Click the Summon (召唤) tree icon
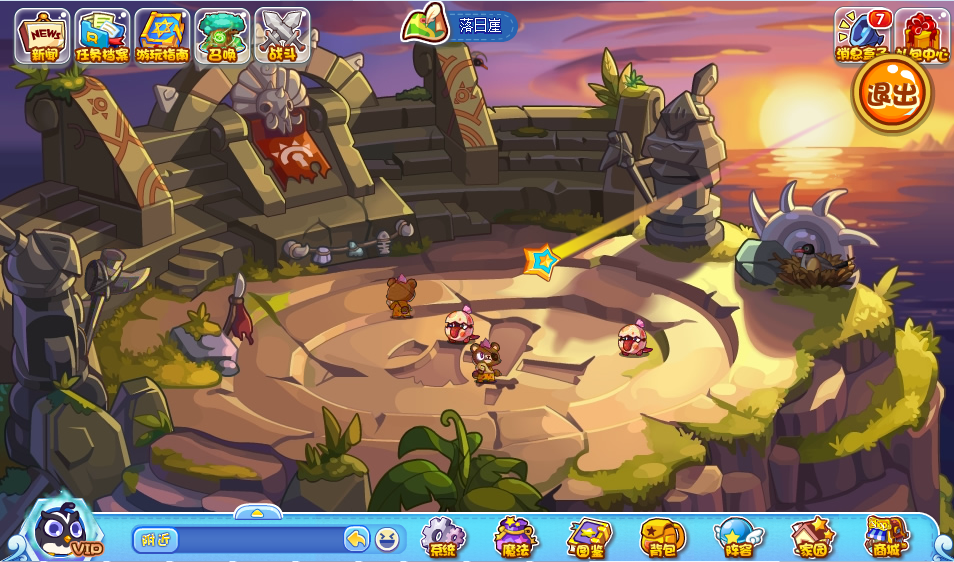The height and width of the screenshot is (562, 954). click(222, 35)
